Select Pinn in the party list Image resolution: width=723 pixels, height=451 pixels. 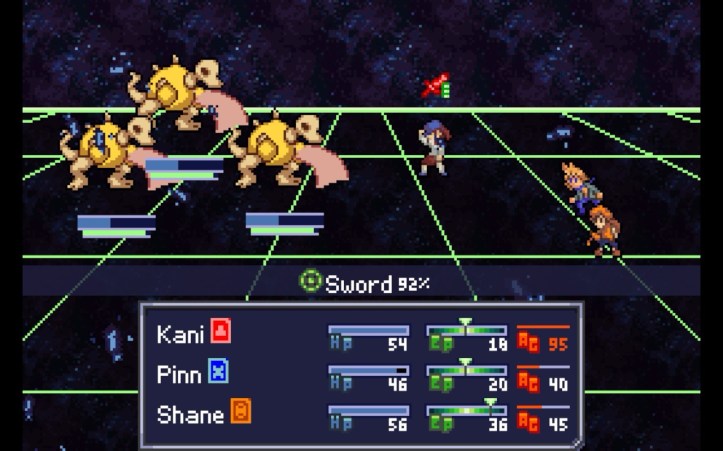click(180, 374)
